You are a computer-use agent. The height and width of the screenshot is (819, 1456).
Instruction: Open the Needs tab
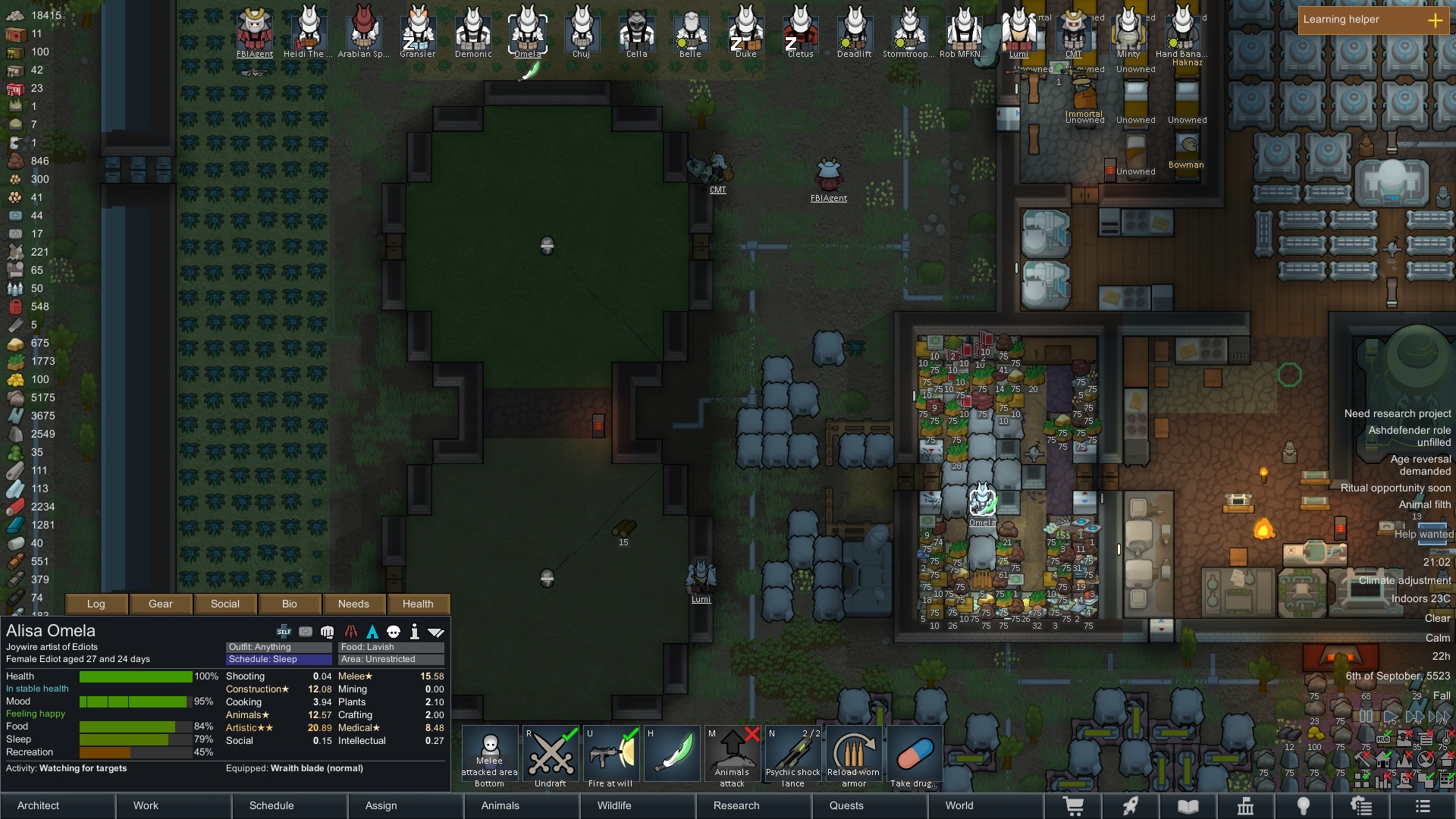click(353, 604)
